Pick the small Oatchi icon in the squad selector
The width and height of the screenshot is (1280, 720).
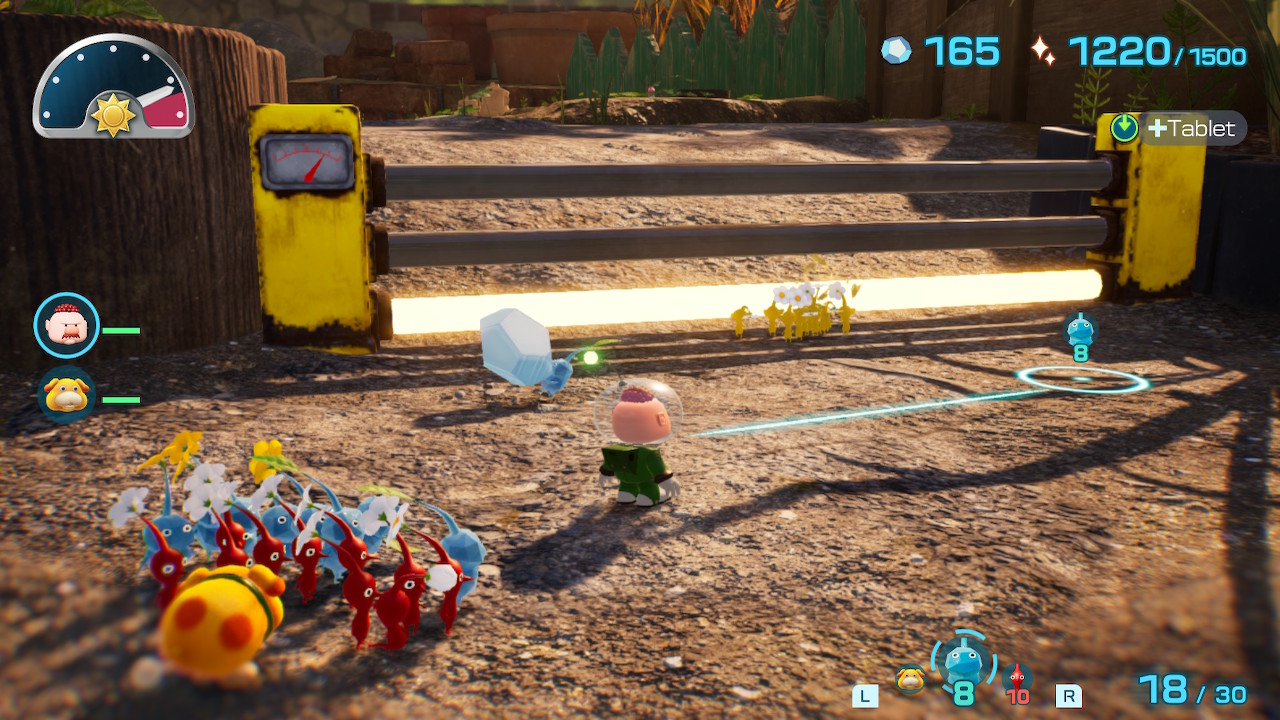coord(909,679)
